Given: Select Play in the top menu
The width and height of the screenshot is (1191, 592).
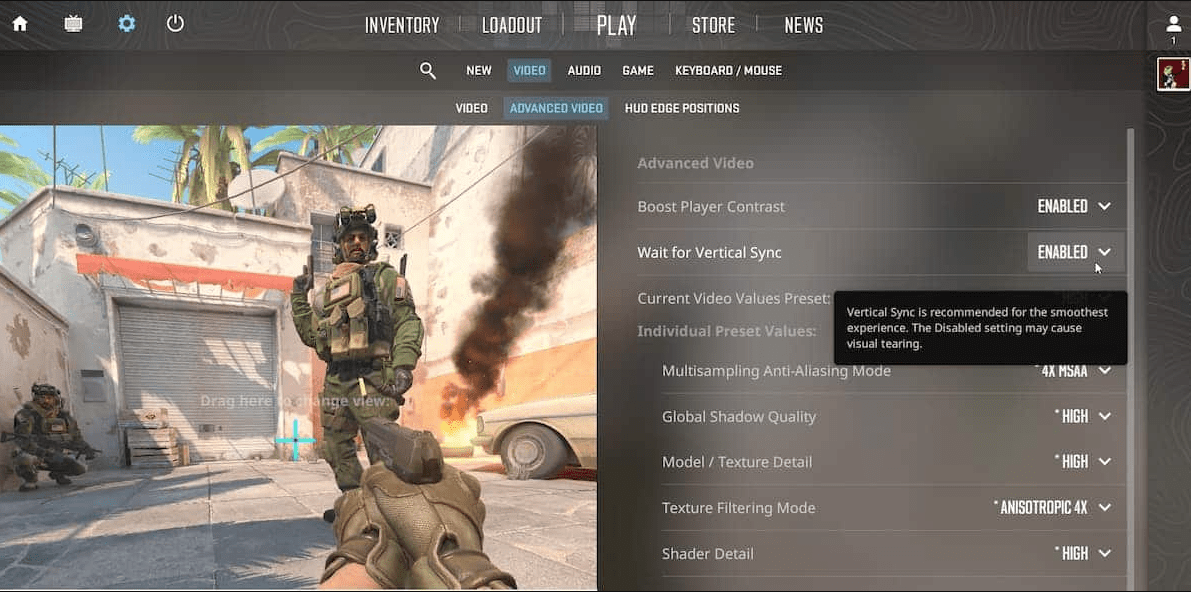Looking at the screenshot, I should click(616, 26).
